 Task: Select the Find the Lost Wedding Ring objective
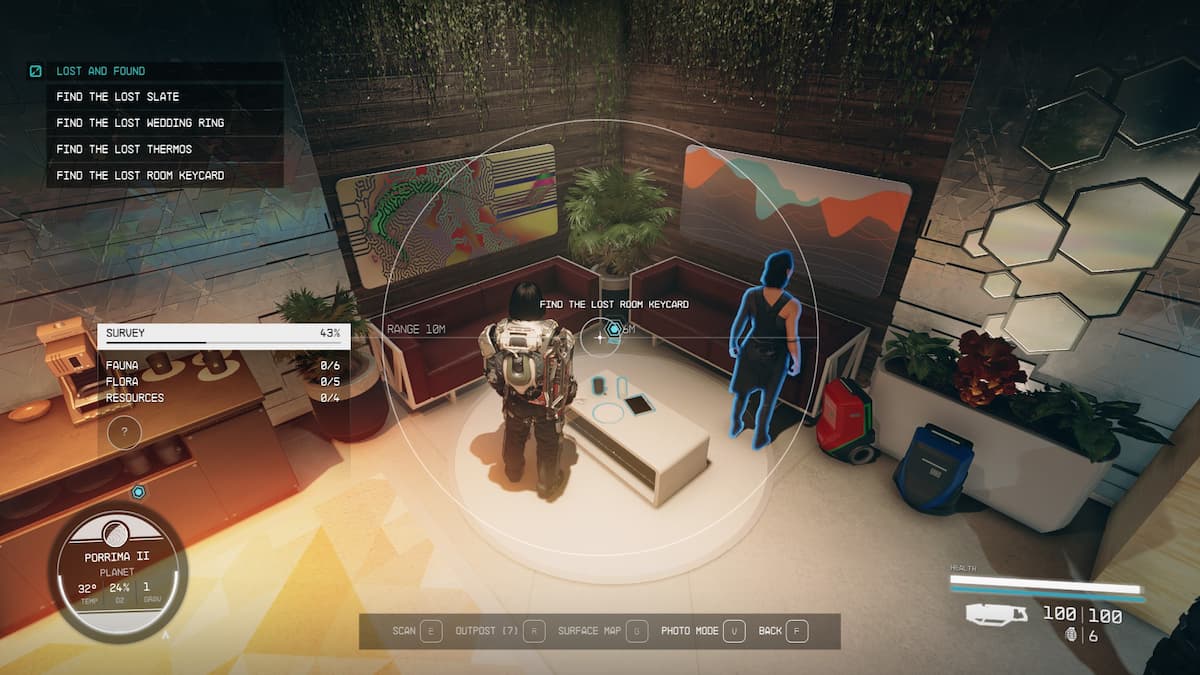click(x=140, y=123)
